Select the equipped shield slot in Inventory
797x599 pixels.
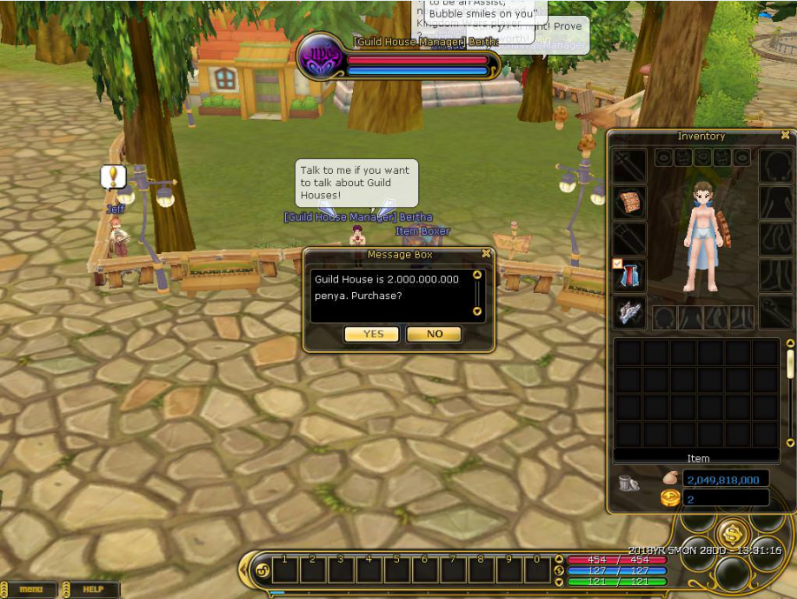[x=629, y=203]
